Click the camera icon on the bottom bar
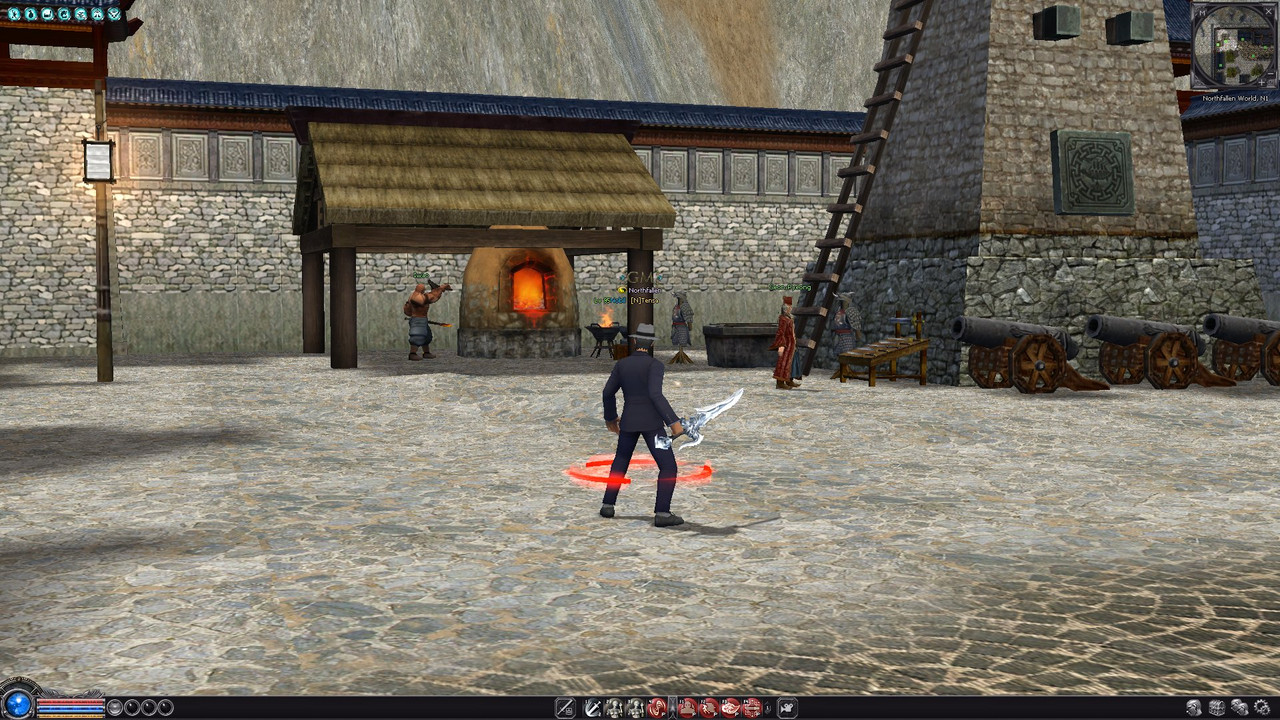Image resolution: width=1280 pixels, height=720 pixels. pos(787,708)
